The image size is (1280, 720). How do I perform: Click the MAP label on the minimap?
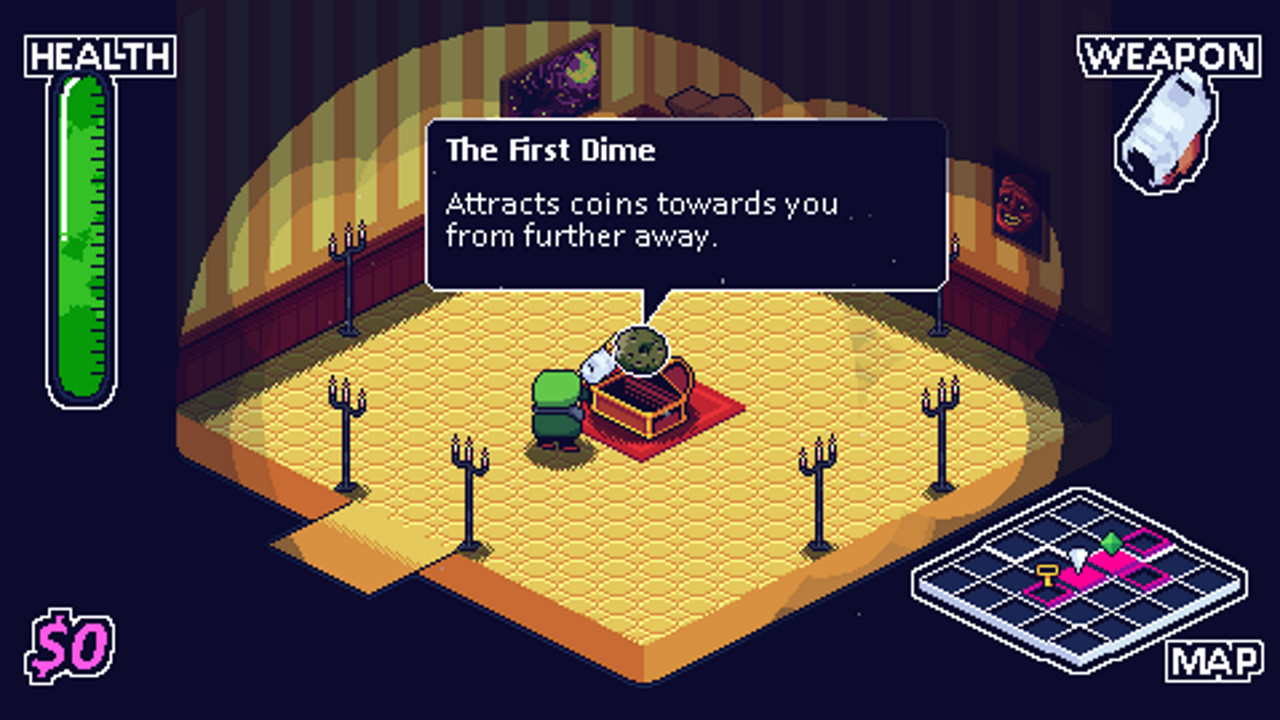[1213, 659]
